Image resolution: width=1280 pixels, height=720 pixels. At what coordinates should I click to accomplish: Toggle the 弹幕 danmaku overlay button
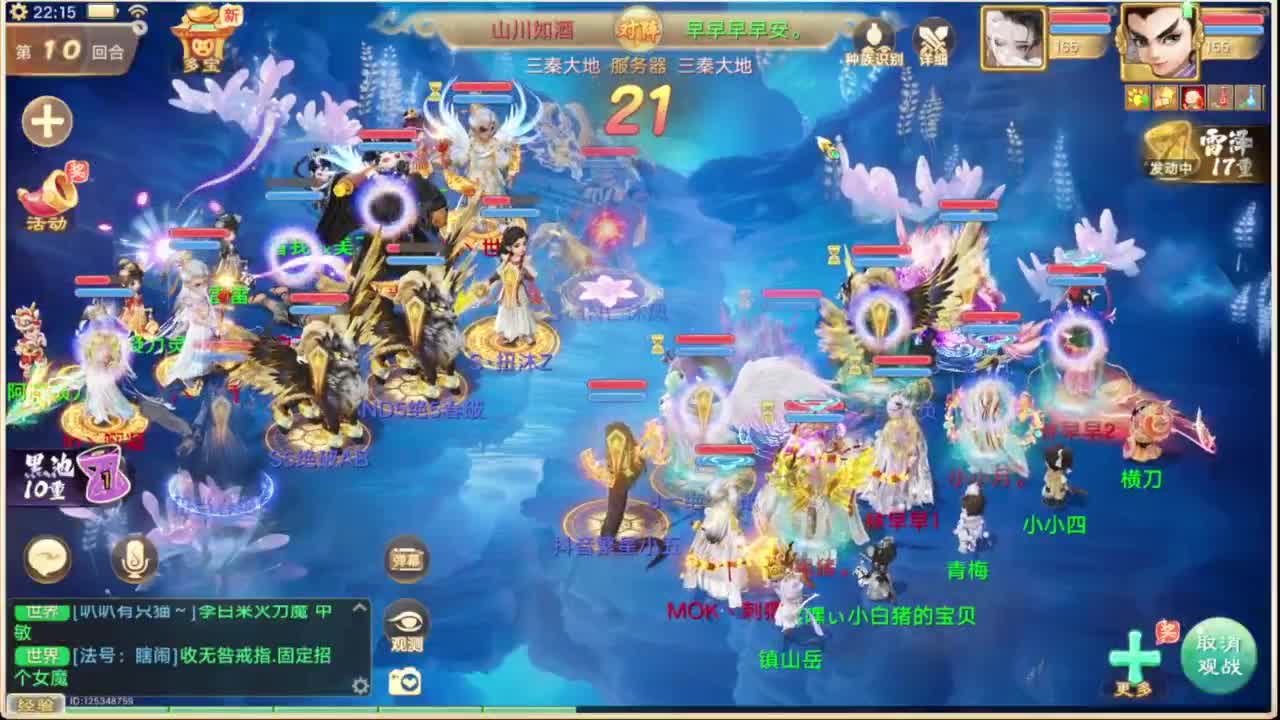pyautogui.click(x=404, y=561)
